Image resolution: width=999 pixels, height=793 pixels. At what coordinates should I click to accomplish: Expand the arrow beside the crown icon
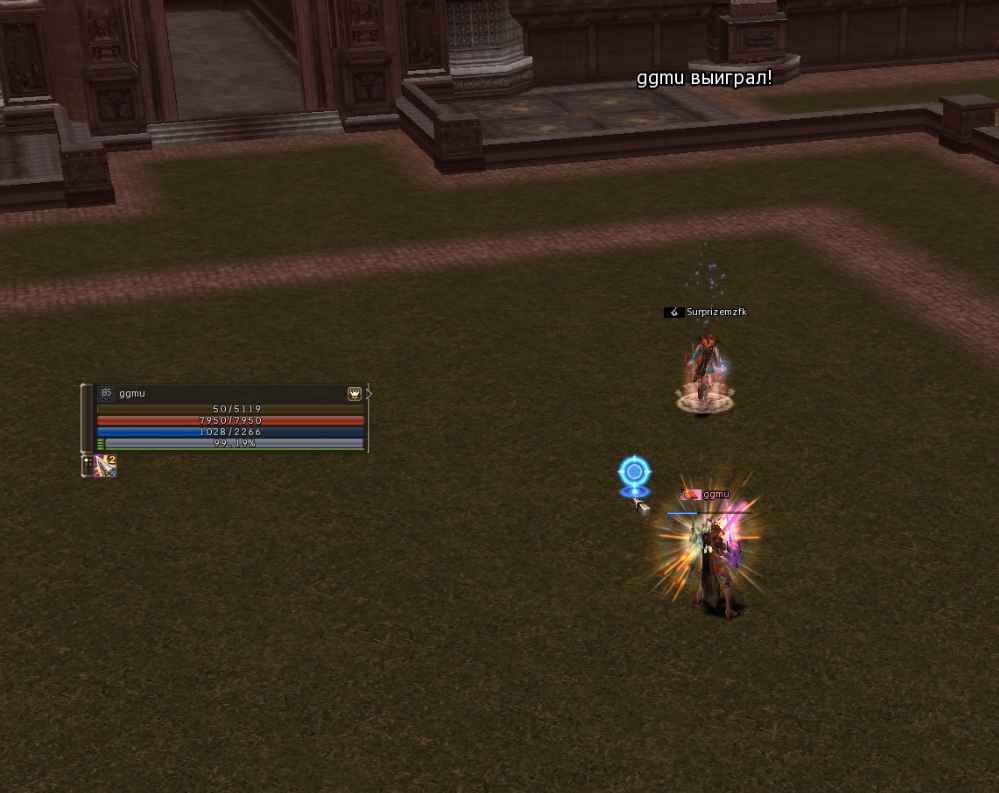click(x=368, y=394)
